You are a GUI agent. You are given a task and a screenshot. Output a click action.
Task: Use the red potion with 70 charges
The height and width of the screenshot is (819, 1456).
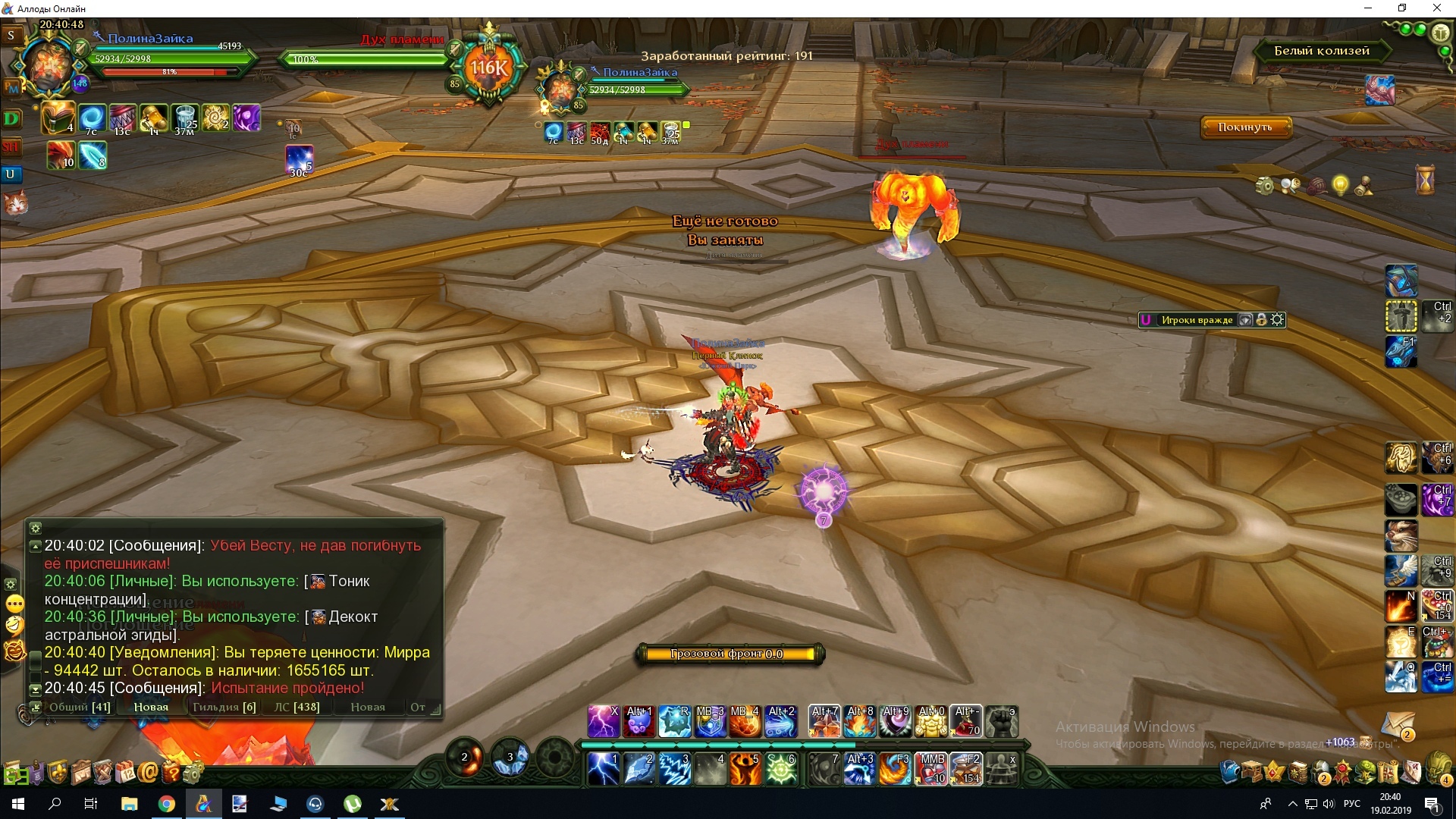966,721
